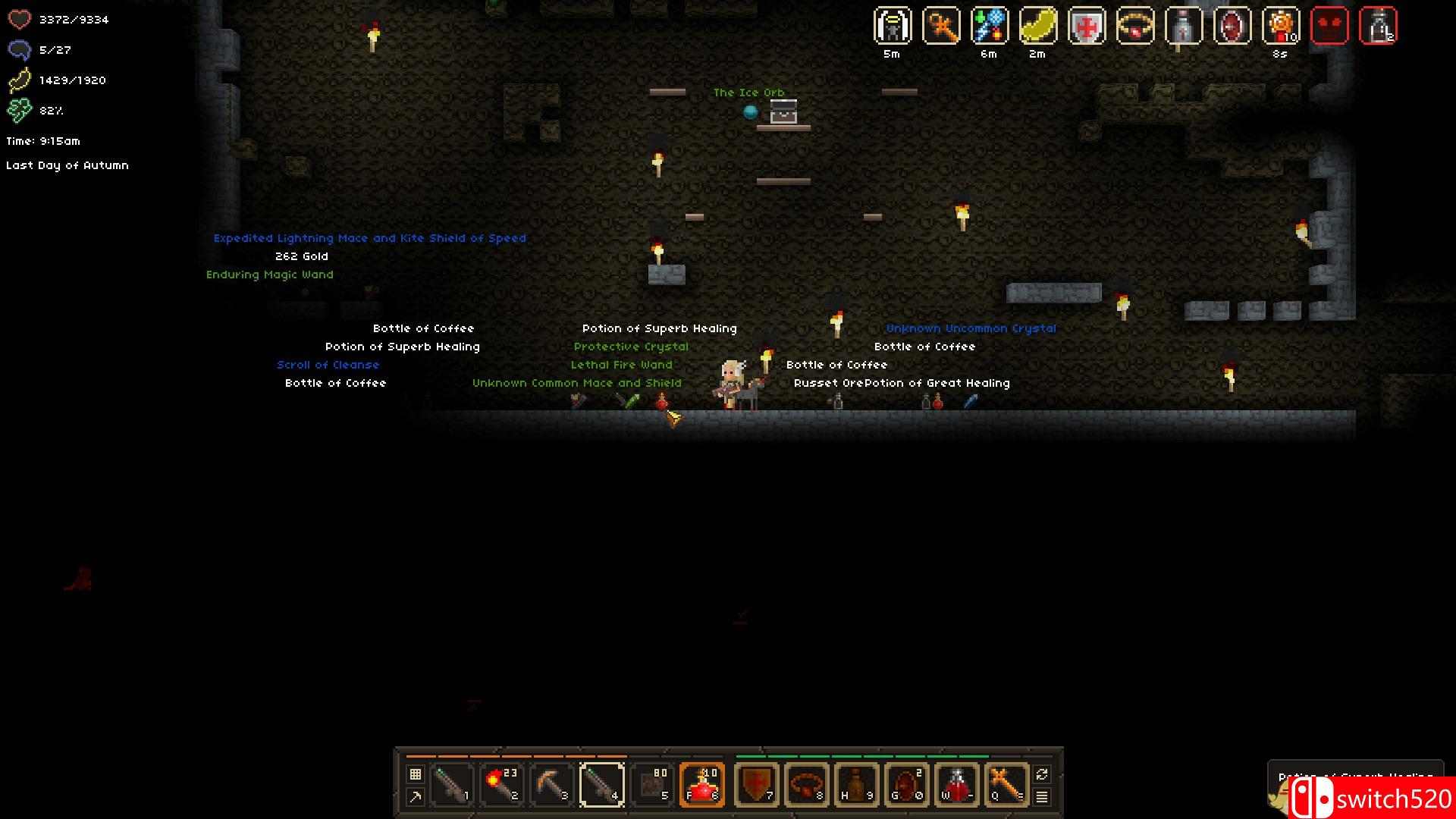Click the red-eyes debuff icon top right
Viewport: 1456px width, 819px height.
(x=1331, y=27)
